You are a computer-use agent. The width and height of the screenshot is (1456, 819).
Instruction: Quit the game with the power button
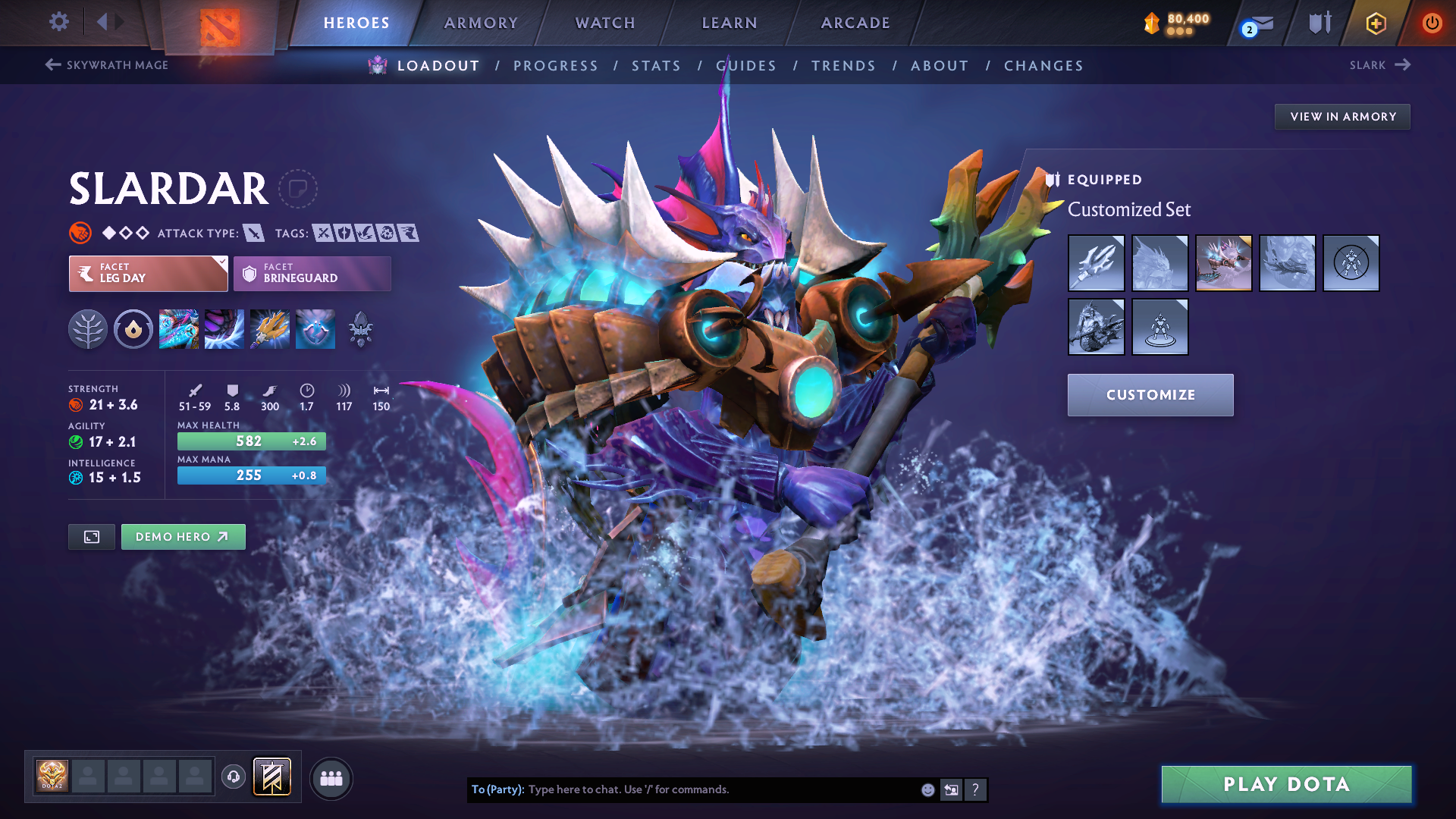point(1432,23)
